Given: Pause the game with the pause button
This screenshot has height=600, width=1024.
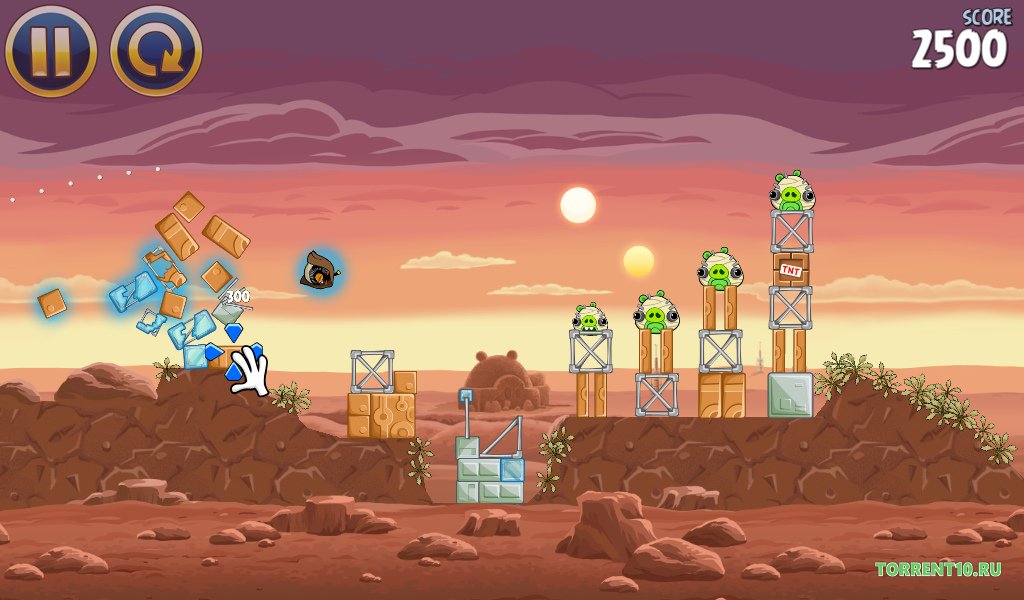Looking at the screenshot, I should 51,49.
